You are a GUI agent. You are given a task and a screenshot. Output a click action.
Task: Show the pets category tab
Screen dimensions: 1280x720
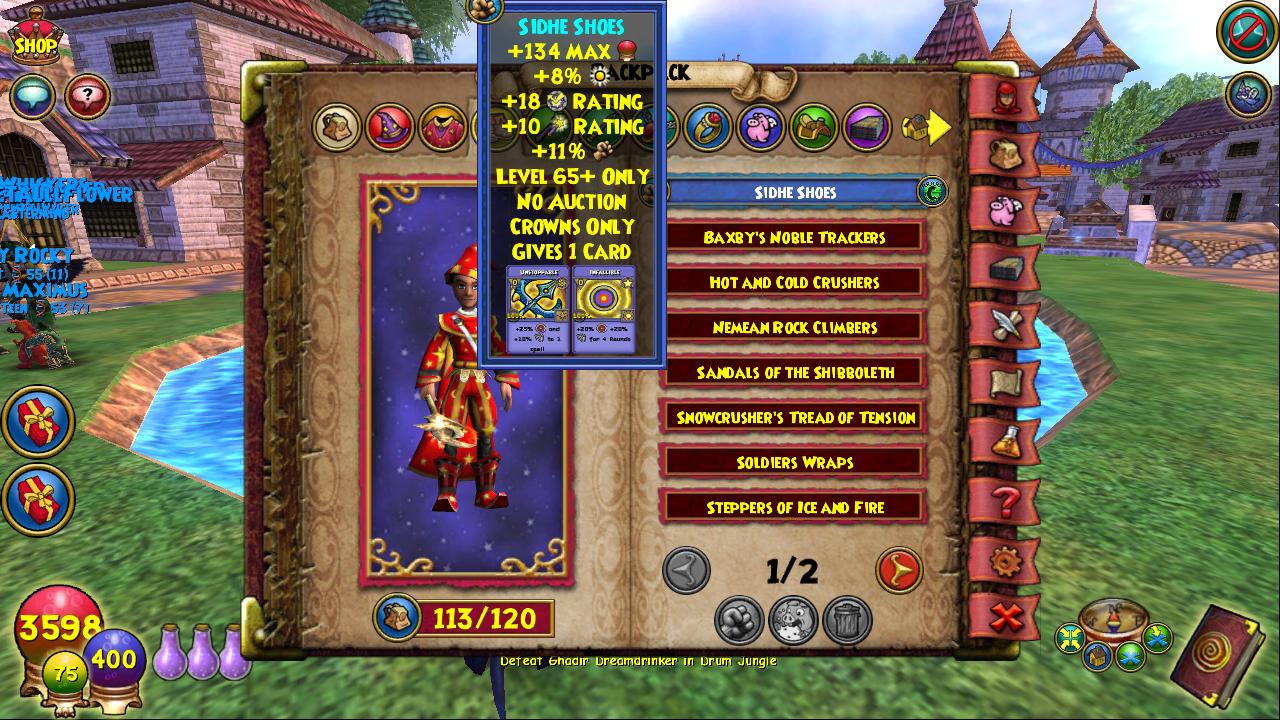761,127
